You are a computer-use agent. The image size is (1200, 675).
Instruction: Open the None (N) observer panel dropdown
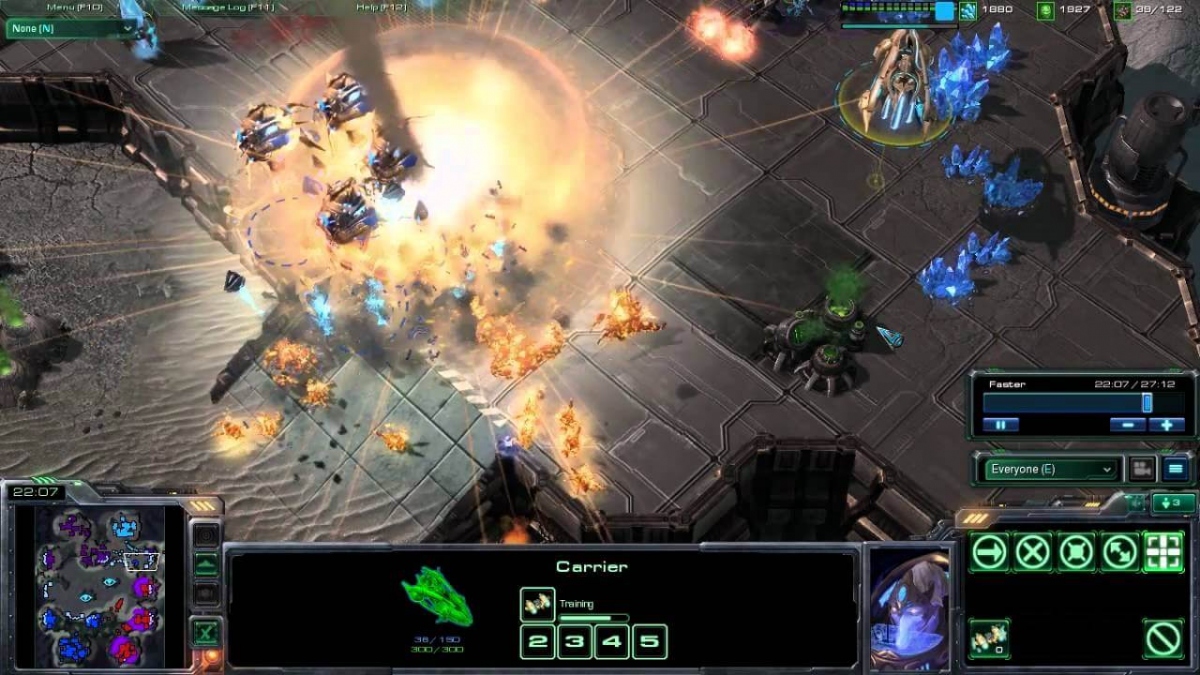[70, 28]
